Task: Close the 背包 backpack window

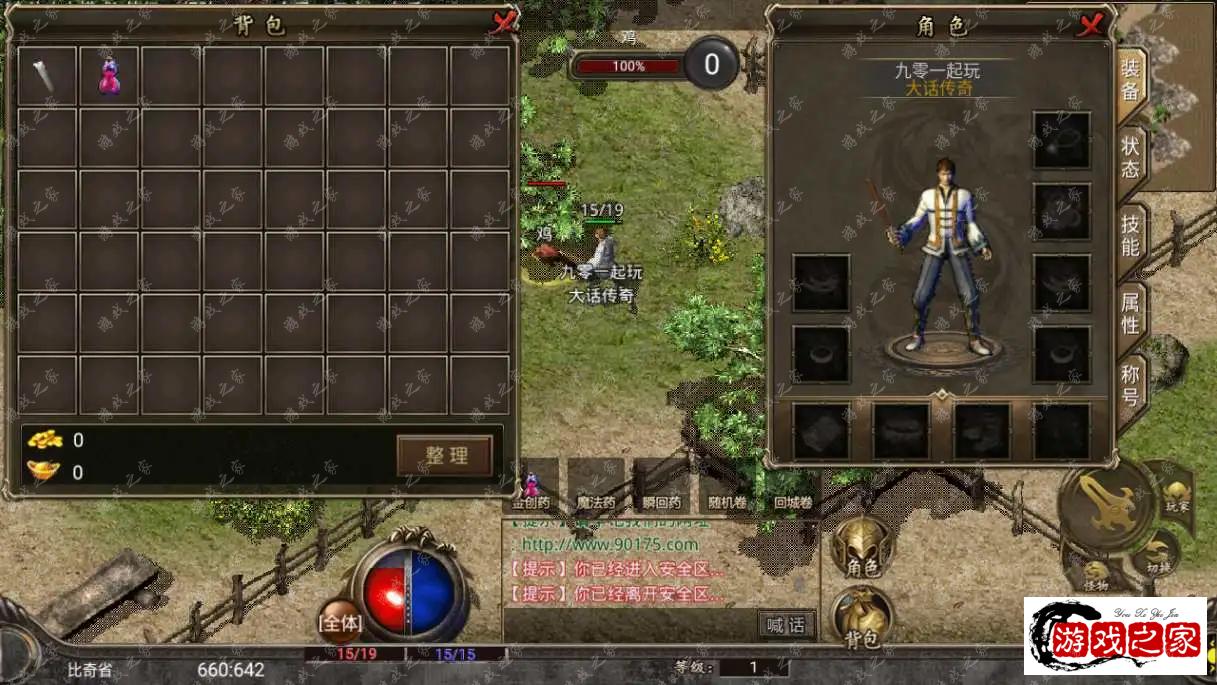Action: click(x=503, y=21)
